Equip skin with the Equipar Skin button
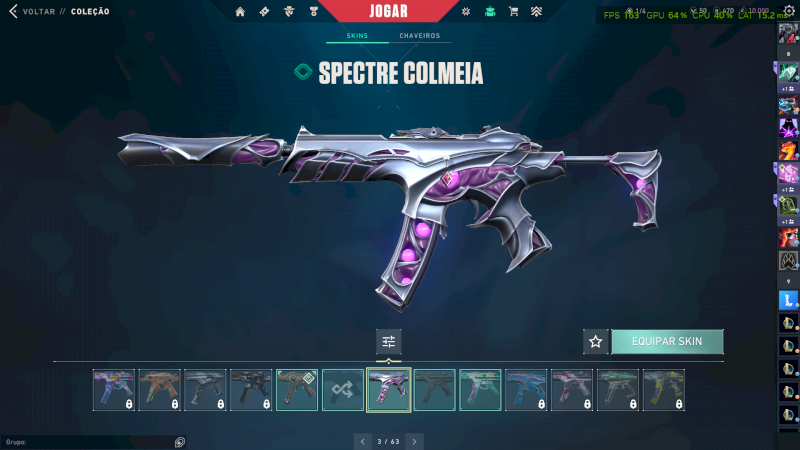The width and height of the screenshot is (800, 450). [667, 342]
